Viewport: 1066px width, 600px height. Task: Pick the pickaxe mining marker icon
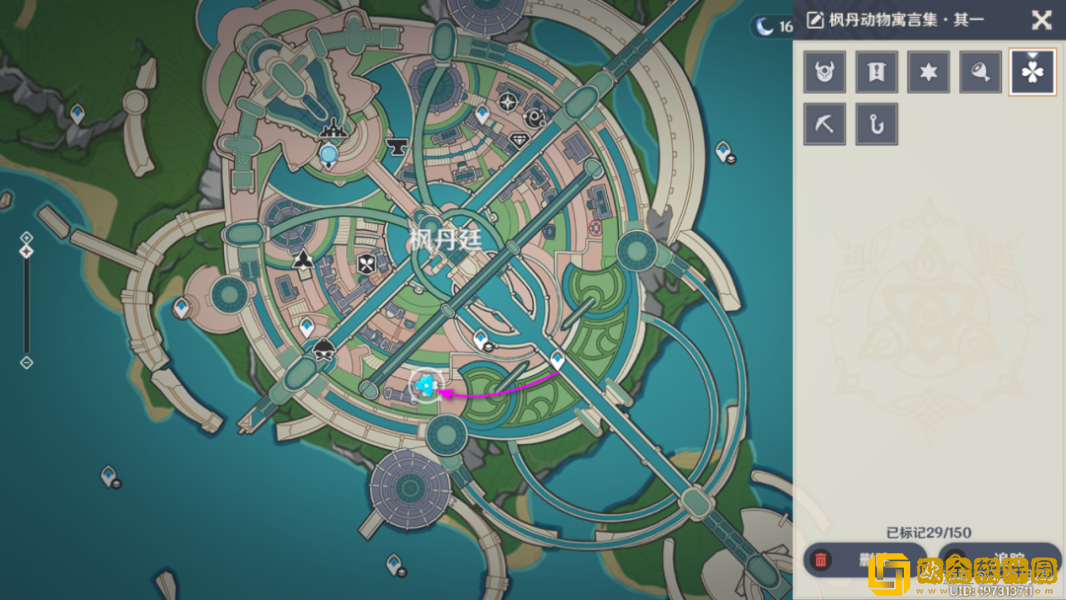[825, 124]
